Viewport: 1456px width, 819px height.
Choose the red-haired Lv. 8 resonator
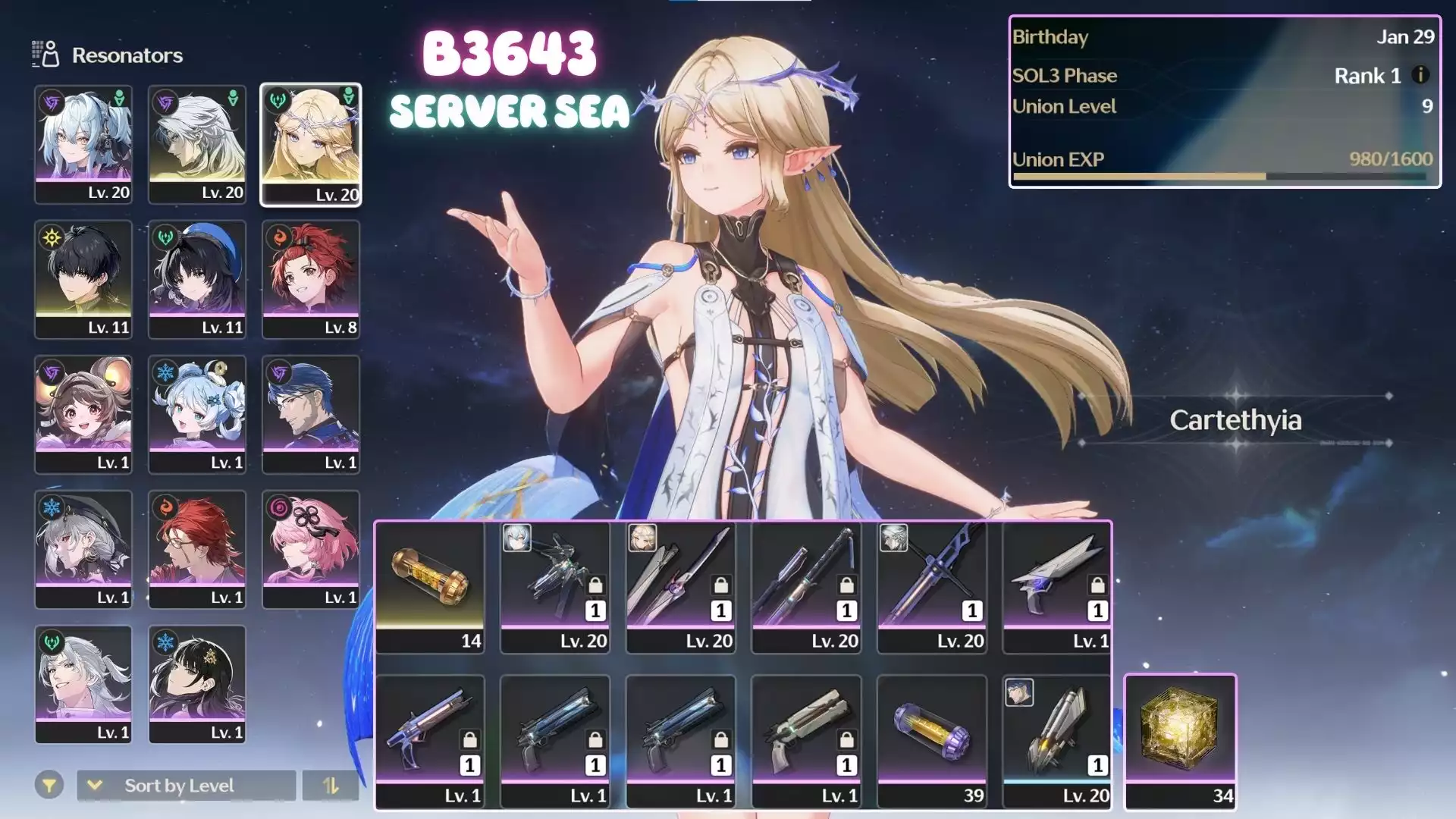tap(311, 278)
